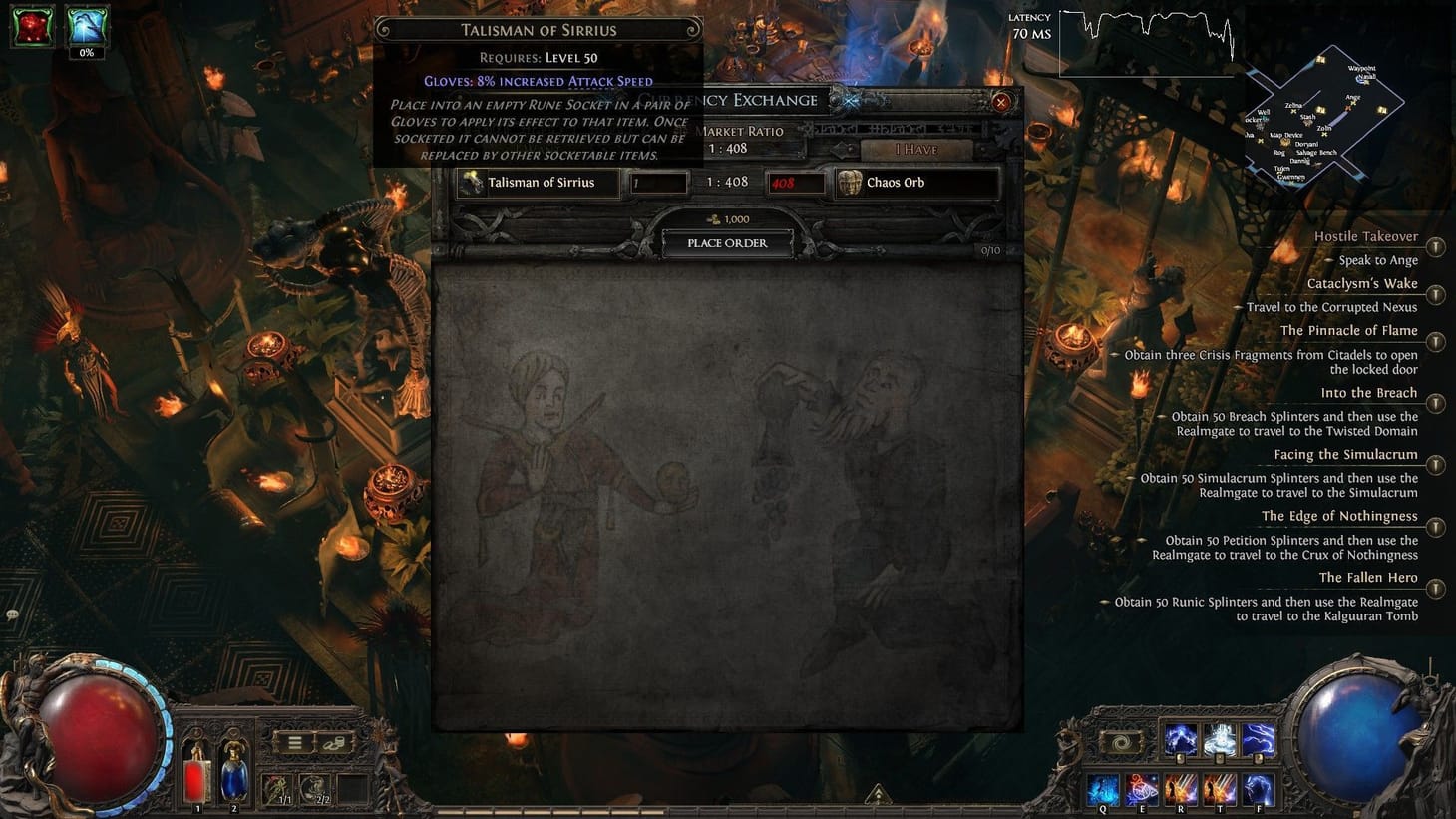Switch to the I Have tab
1456x819 pixels.
point(915,149)
